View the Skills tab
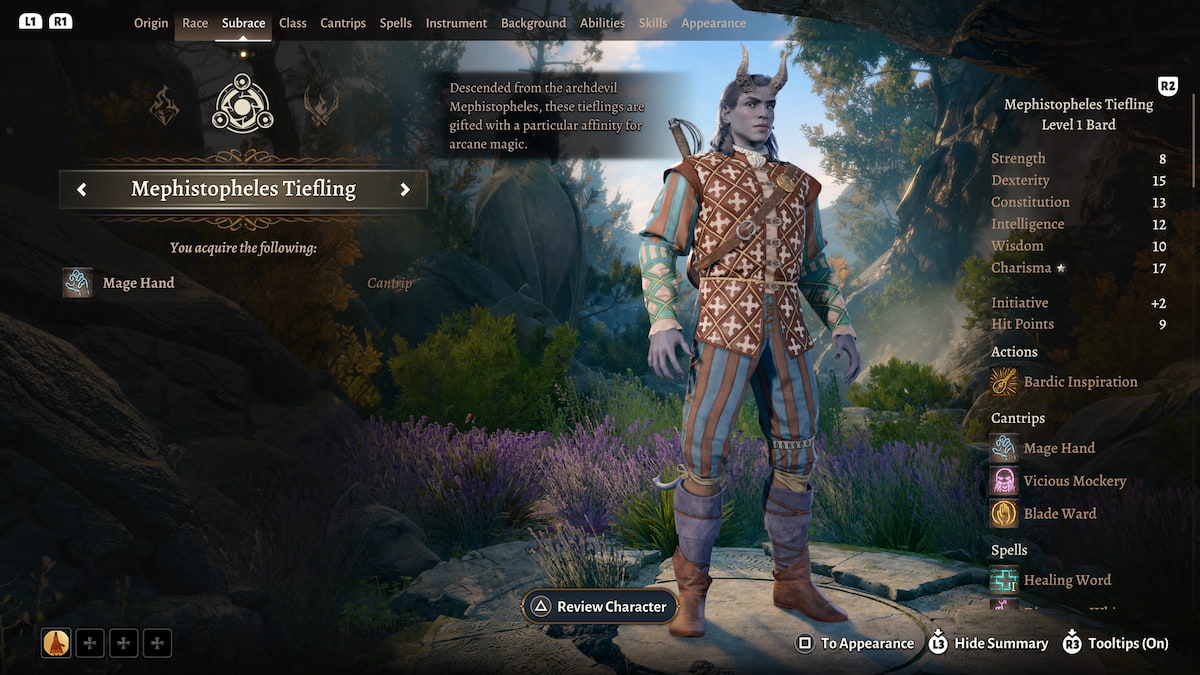 pos(653,23)
